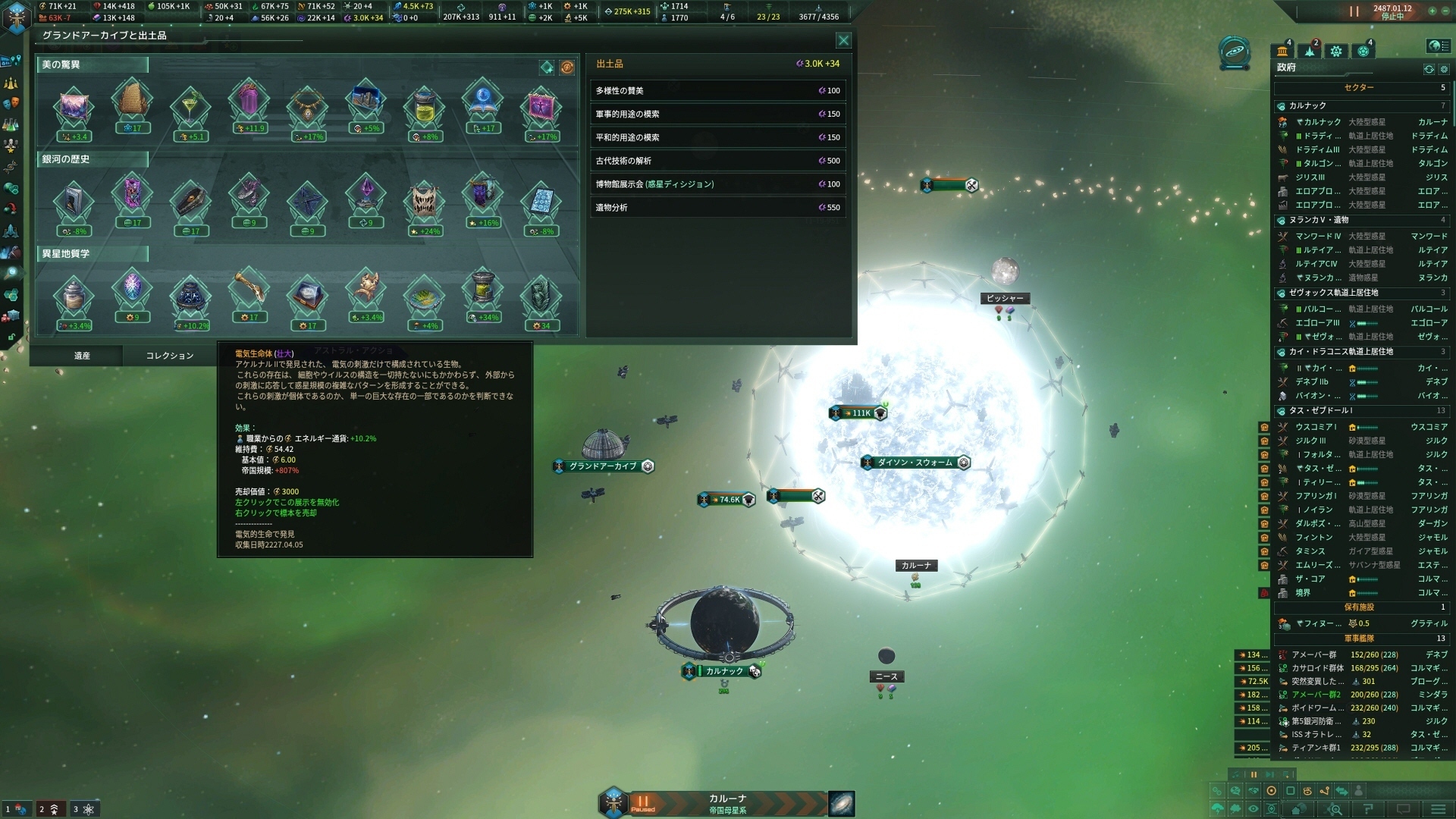Choose 平和的用途の模索 option
Image resolution: width=1456 pixels, height=819 pixels.
click(x=717, y=138)
